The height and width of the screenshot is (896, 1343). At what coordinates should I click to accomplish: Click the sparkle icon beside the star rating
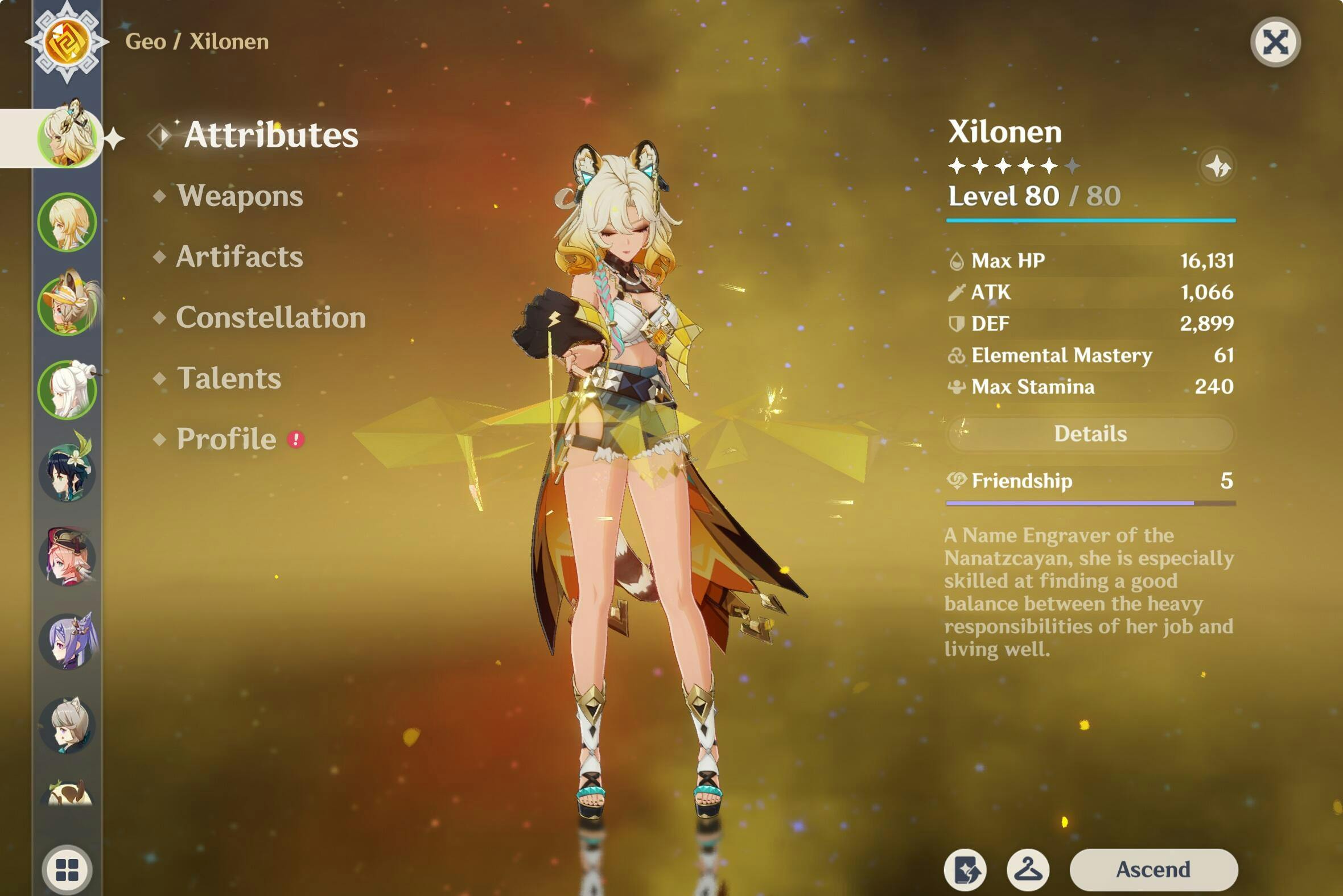(x=1217, y=167)
